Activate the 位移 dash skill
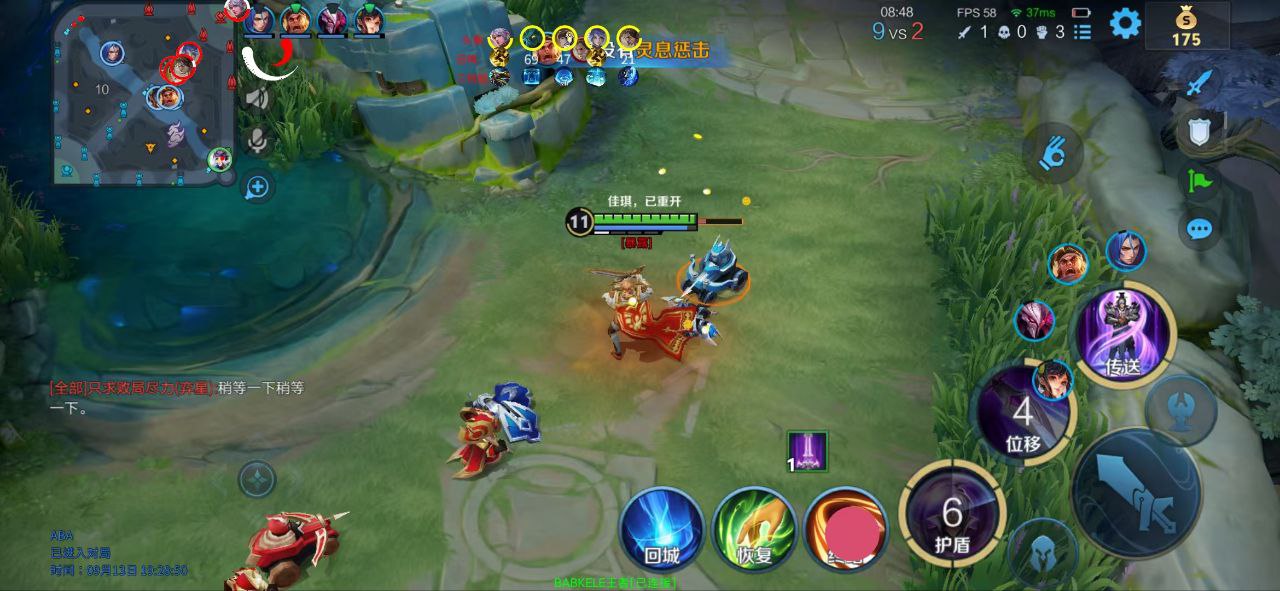The image size is (1280, 591). [x=1022, y=415]
